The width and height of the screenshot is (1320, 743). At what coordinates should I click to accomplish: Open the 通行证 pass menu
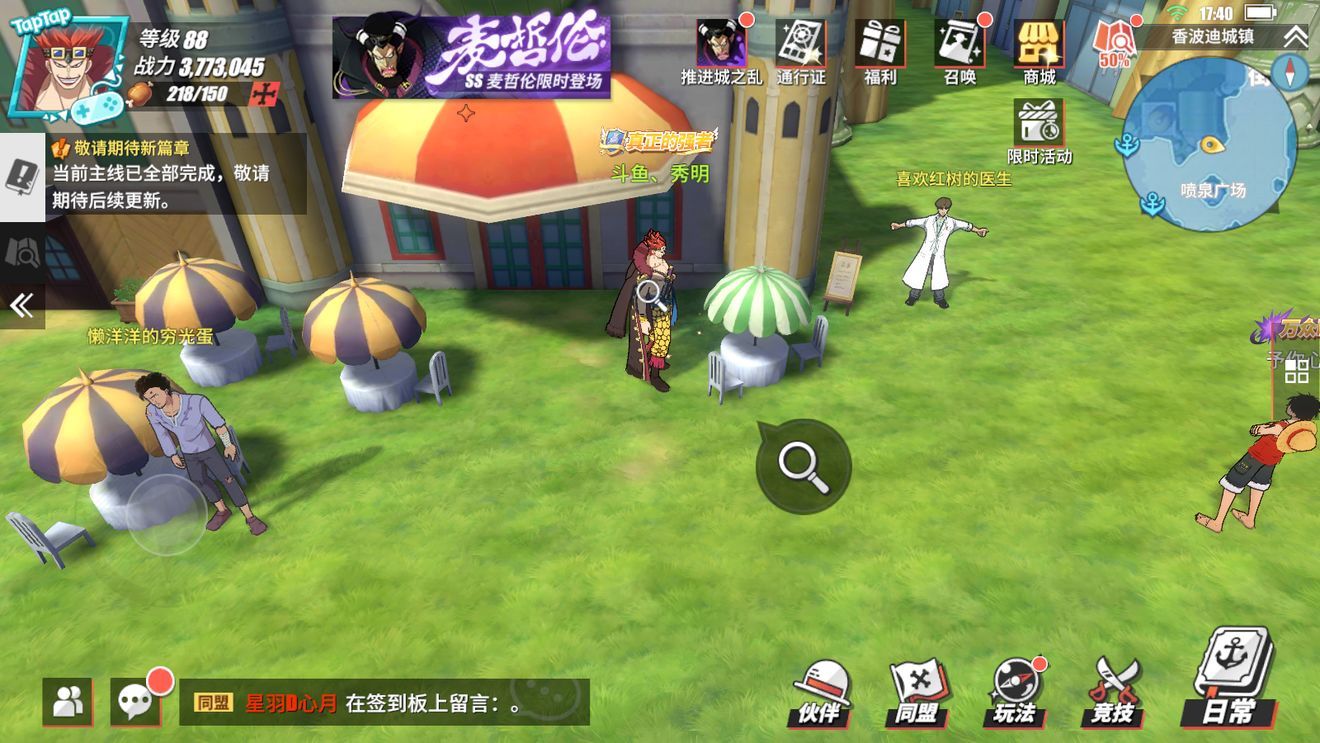801,50
